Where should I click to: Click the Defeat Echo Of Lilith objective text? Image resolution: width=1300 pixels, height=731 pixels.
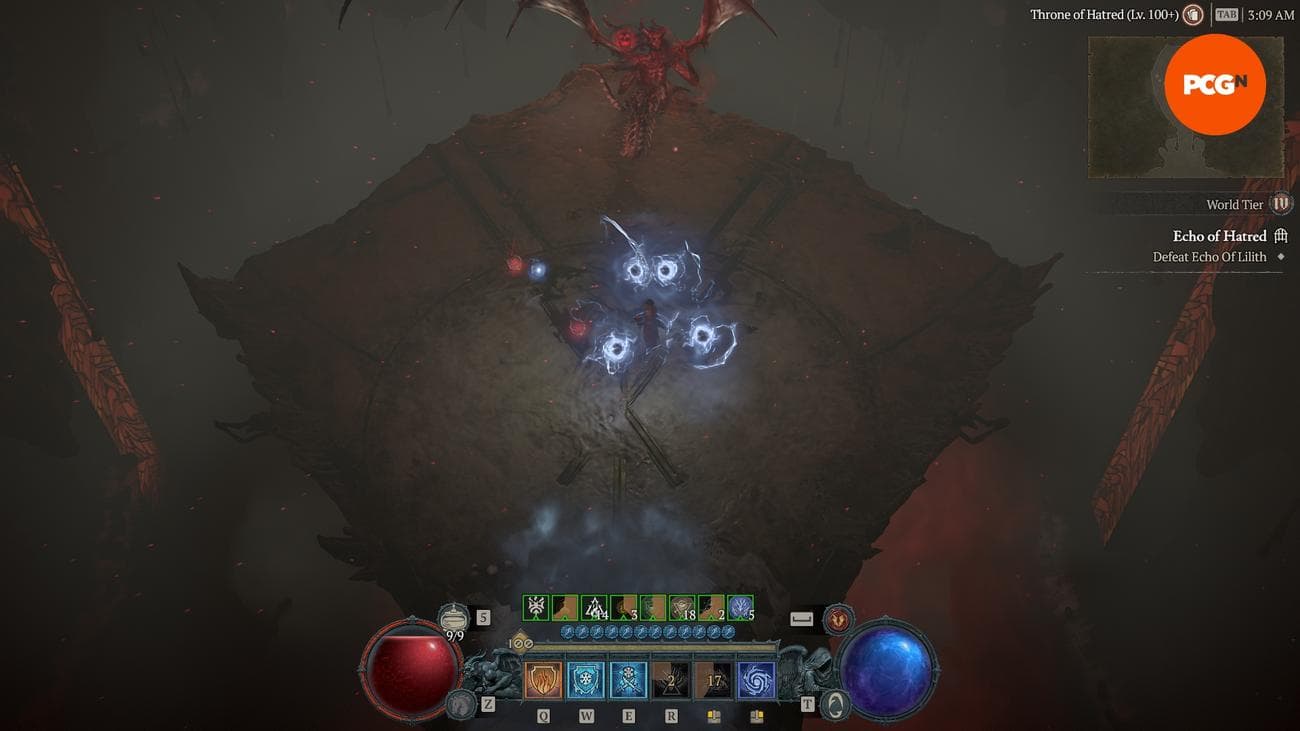(1208, 256)
